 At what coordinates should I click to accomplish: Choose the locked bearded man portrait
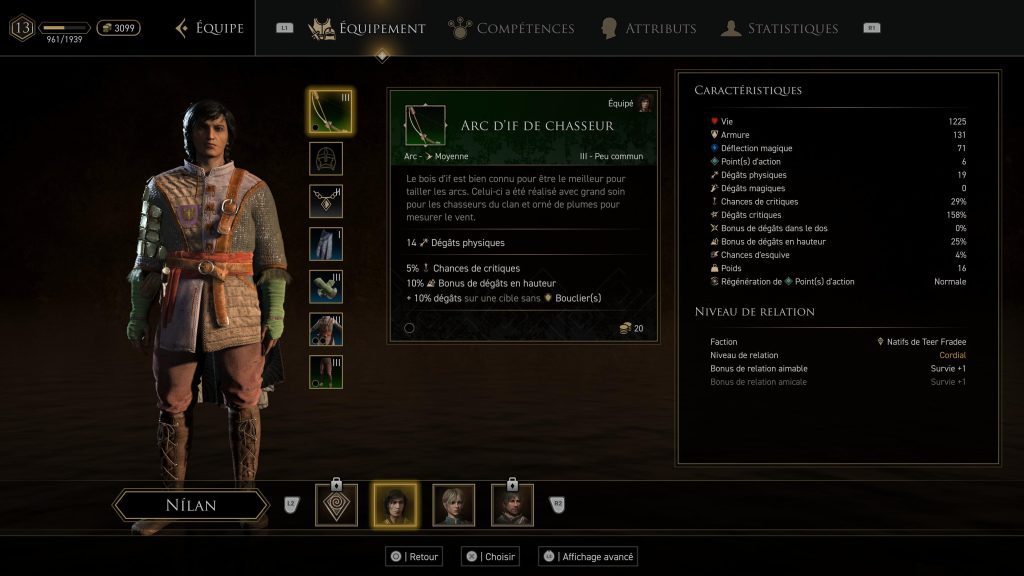point(512,505)
